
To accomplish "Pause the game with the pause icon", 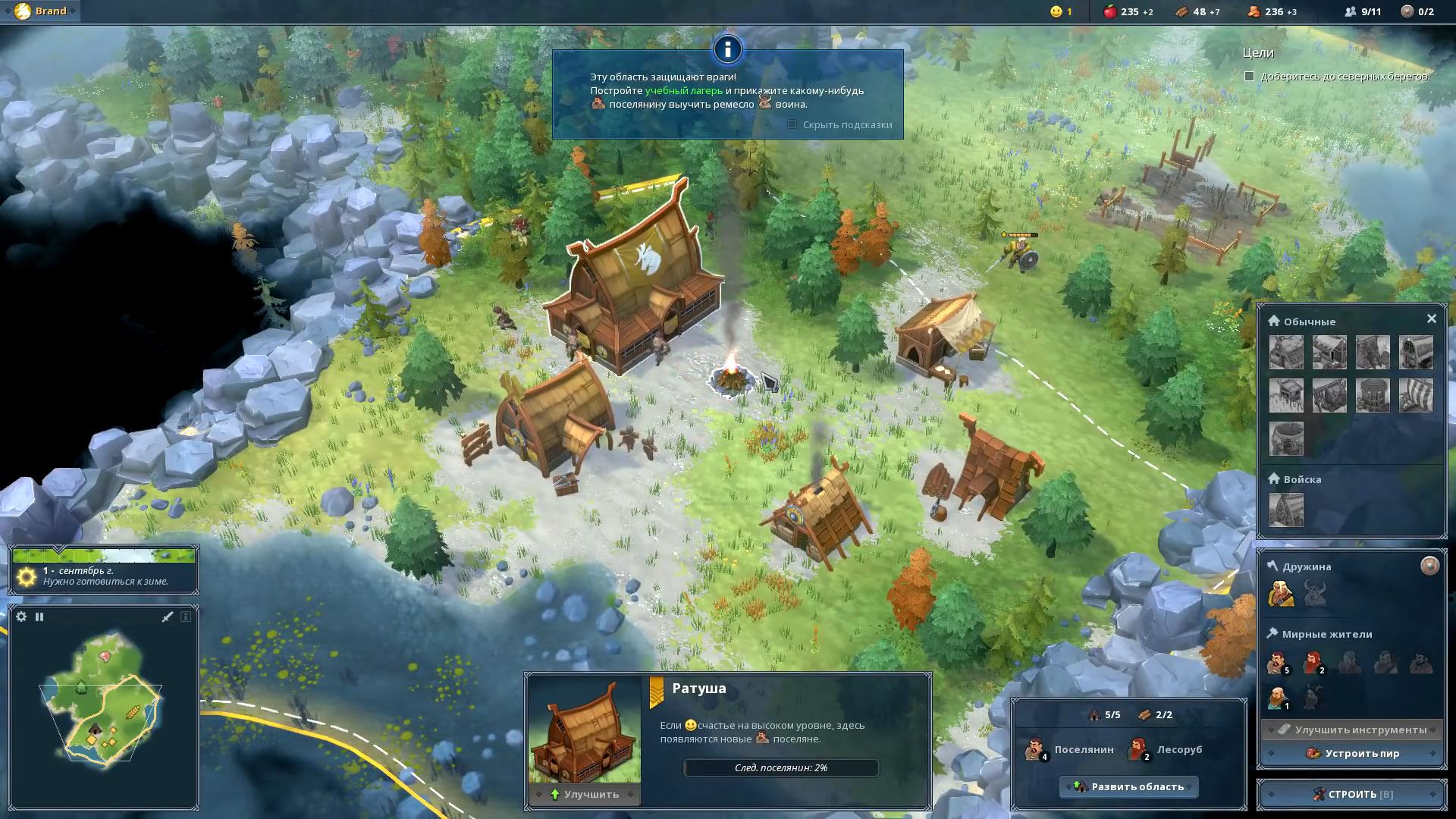I will tap(39, 617).
